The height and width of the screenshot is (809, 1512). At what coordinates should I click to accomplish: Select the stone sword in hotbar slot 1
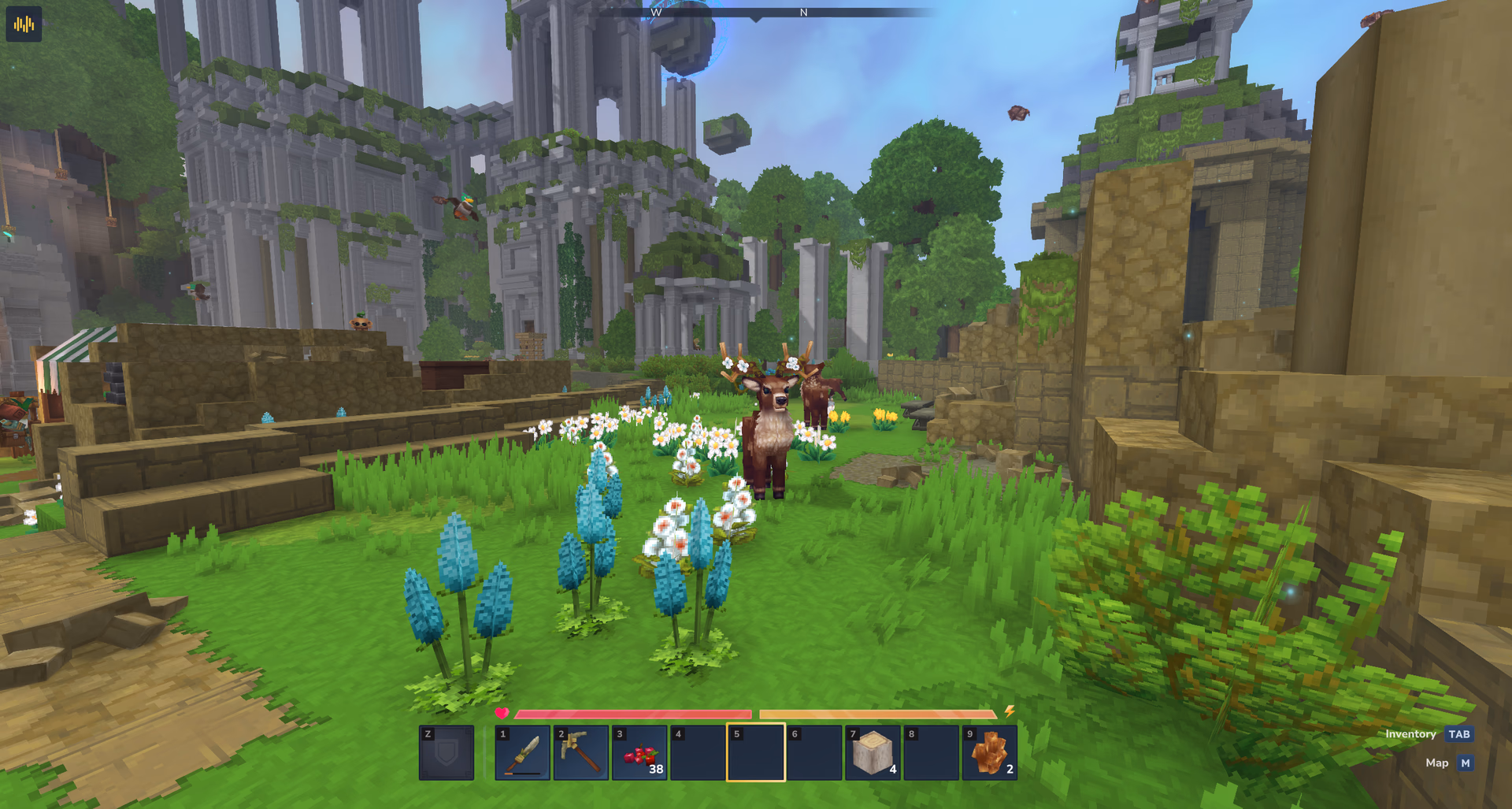click(x=523, y=753)
